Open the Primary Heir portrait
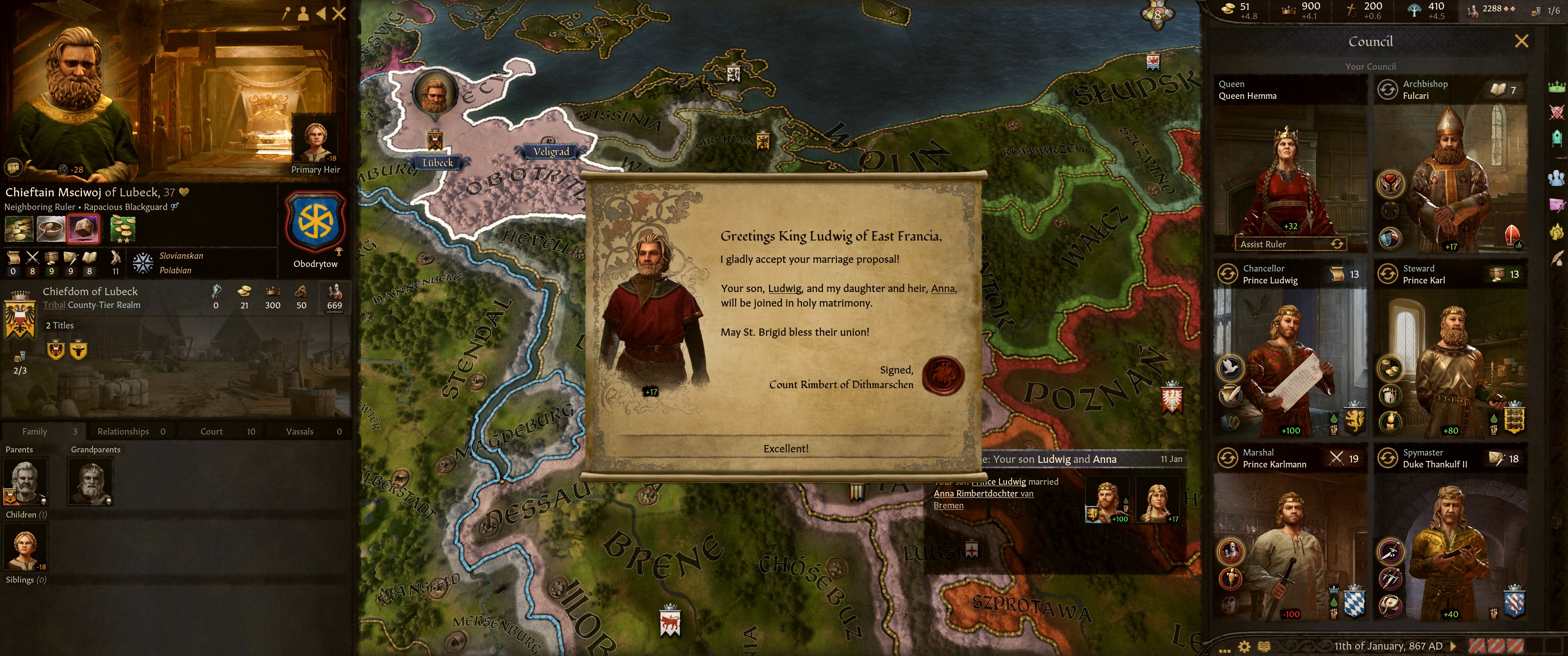The height and width of the screenshot is (656, 1568). click(x=316, y=139)
